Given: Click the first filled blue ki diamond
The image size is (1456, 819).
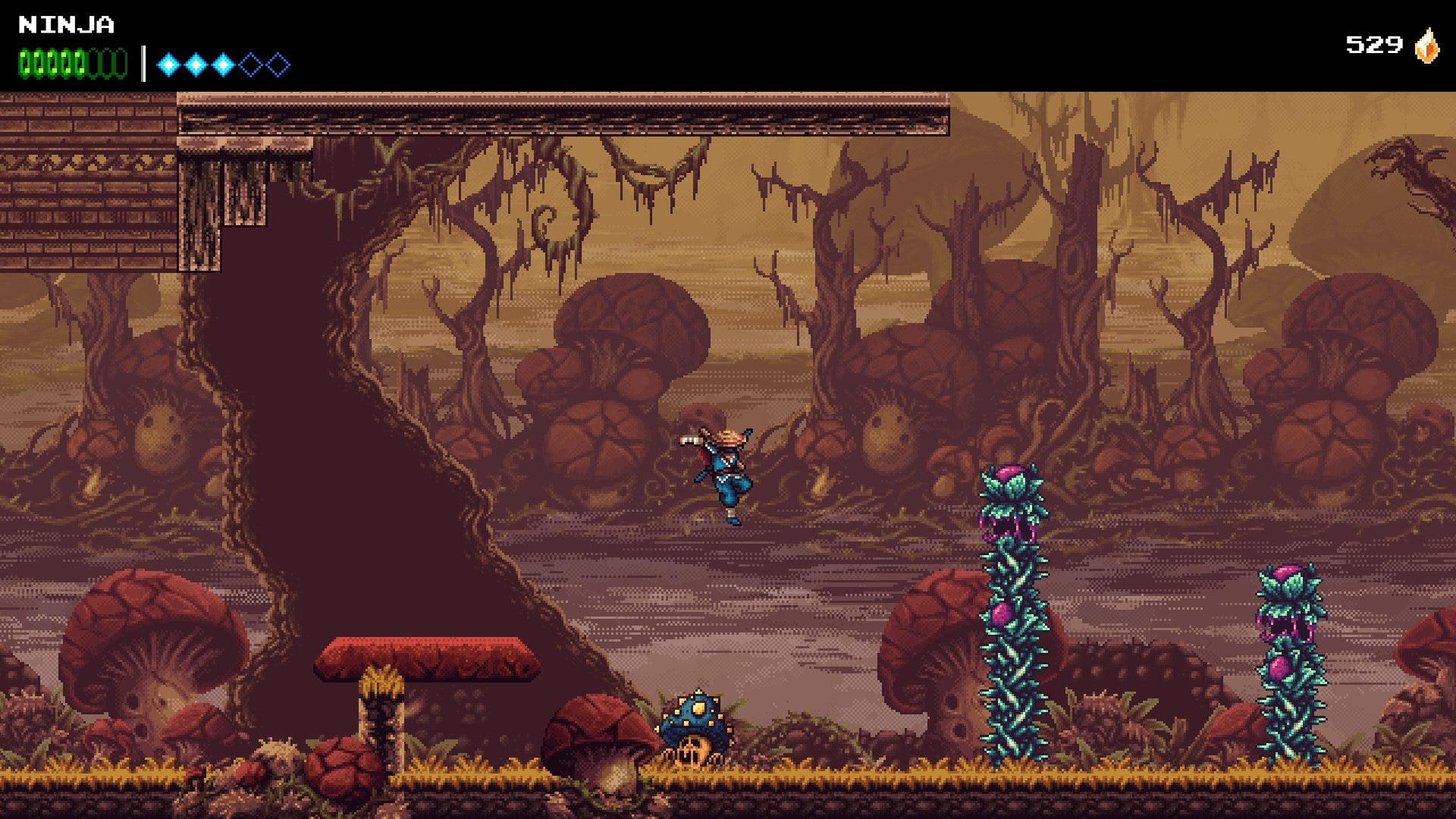Looking at the screenshot, I should point(168,64).
